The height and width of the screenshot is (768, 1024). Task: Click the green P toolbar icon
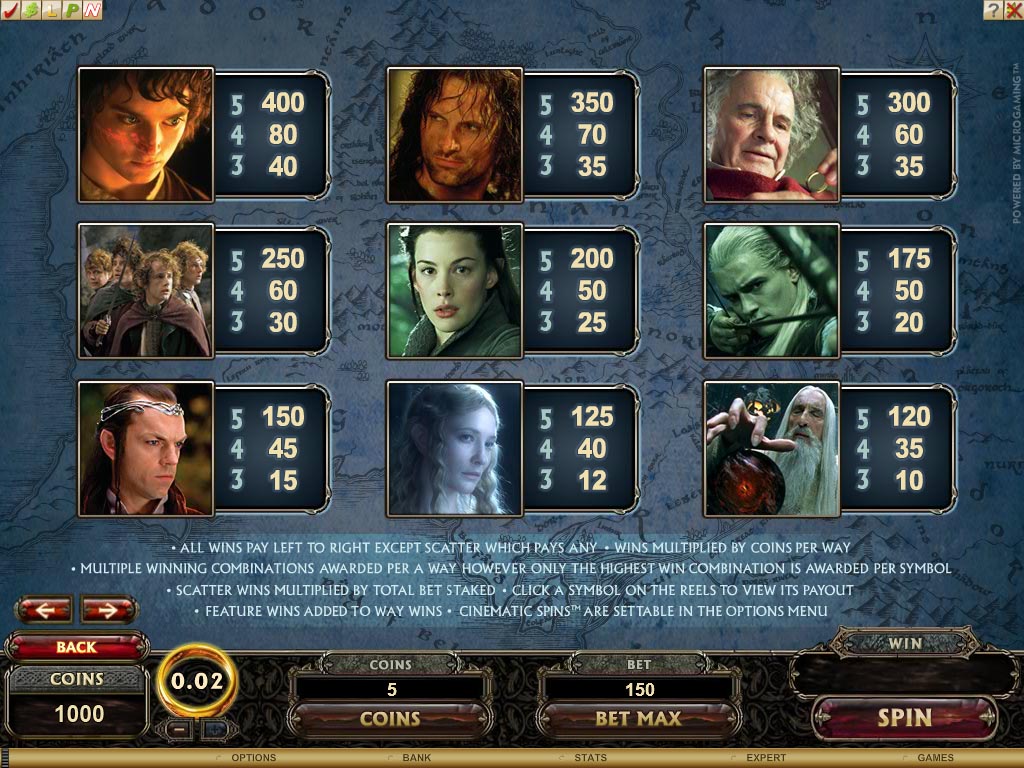click(x=71, y=10)
